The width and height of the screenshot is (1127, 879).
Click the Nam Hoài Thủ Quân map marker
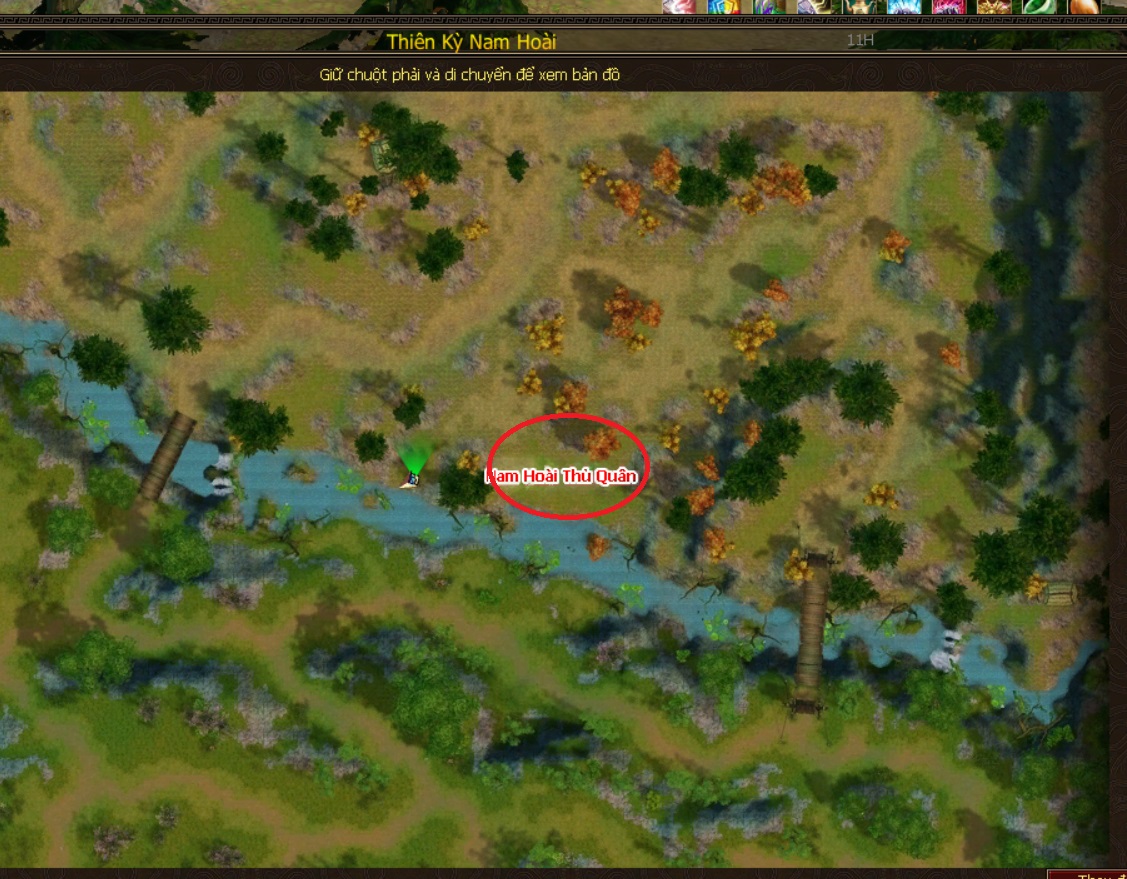click(x=562, y=476)
